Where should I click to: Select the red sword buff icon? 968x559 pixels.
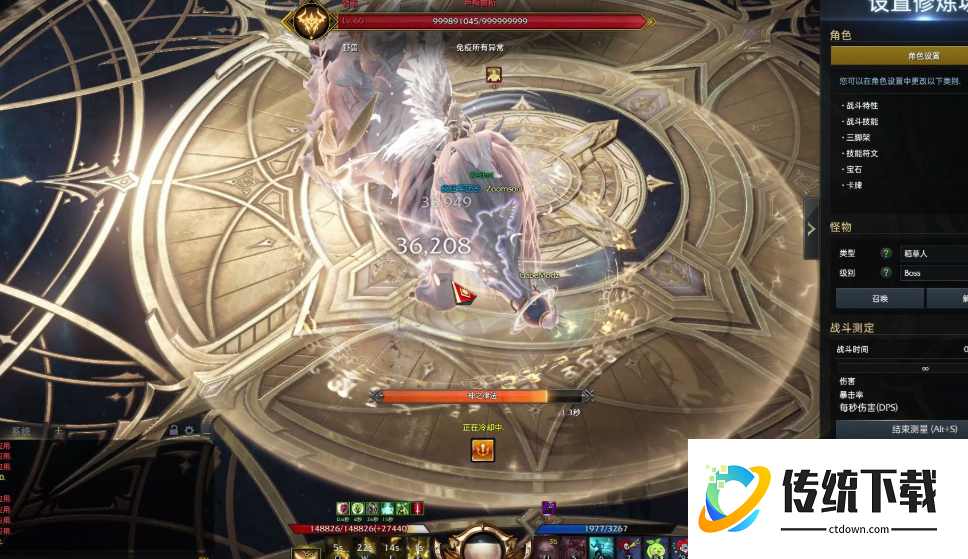[x=417, y=508]
